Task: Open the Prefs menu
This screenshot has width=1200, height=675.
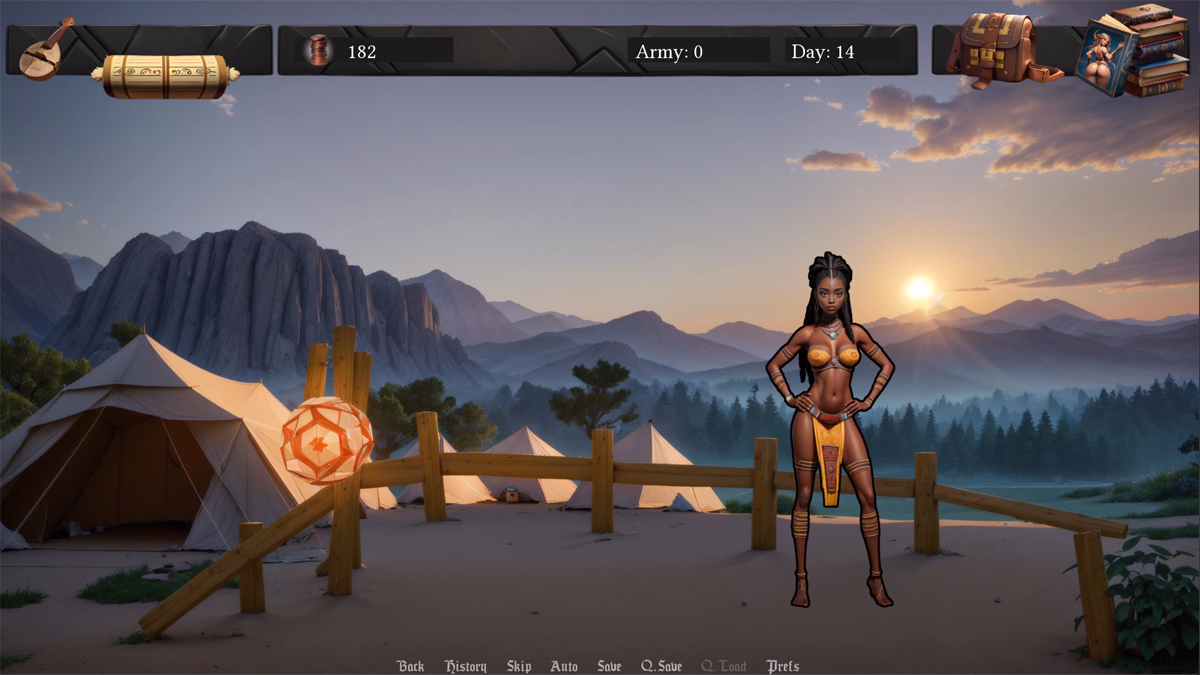Action: tap(783, 666)
